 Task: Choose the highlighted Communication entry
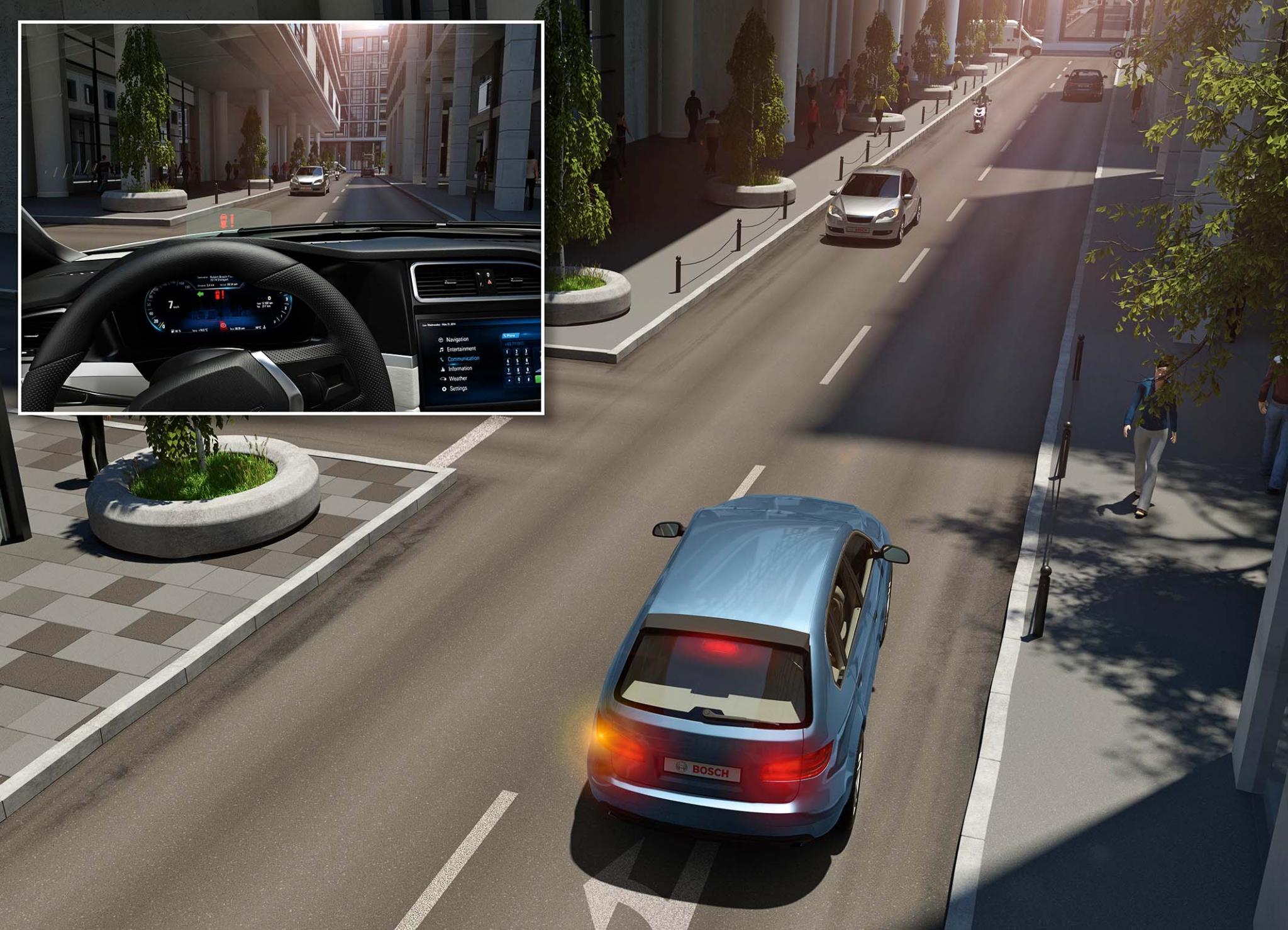(463, 359)
